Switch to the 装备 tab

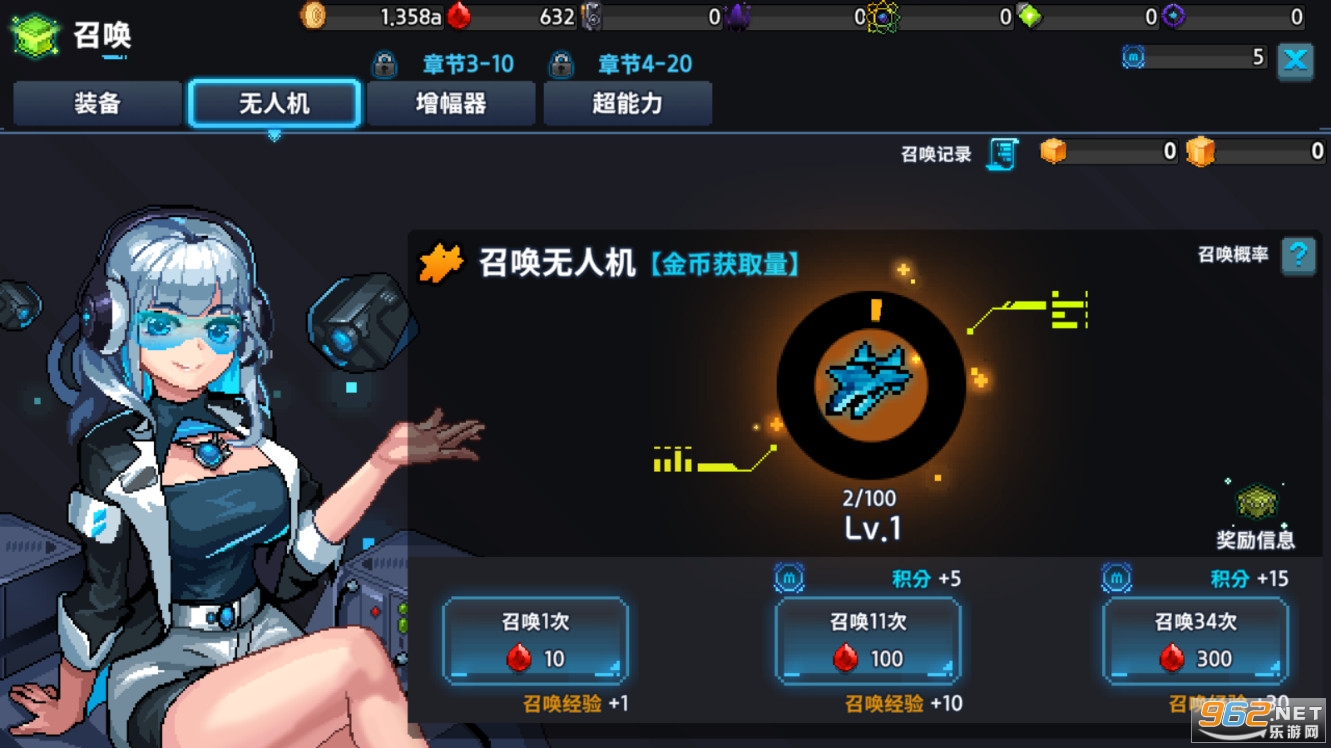[x=96, y=103]
